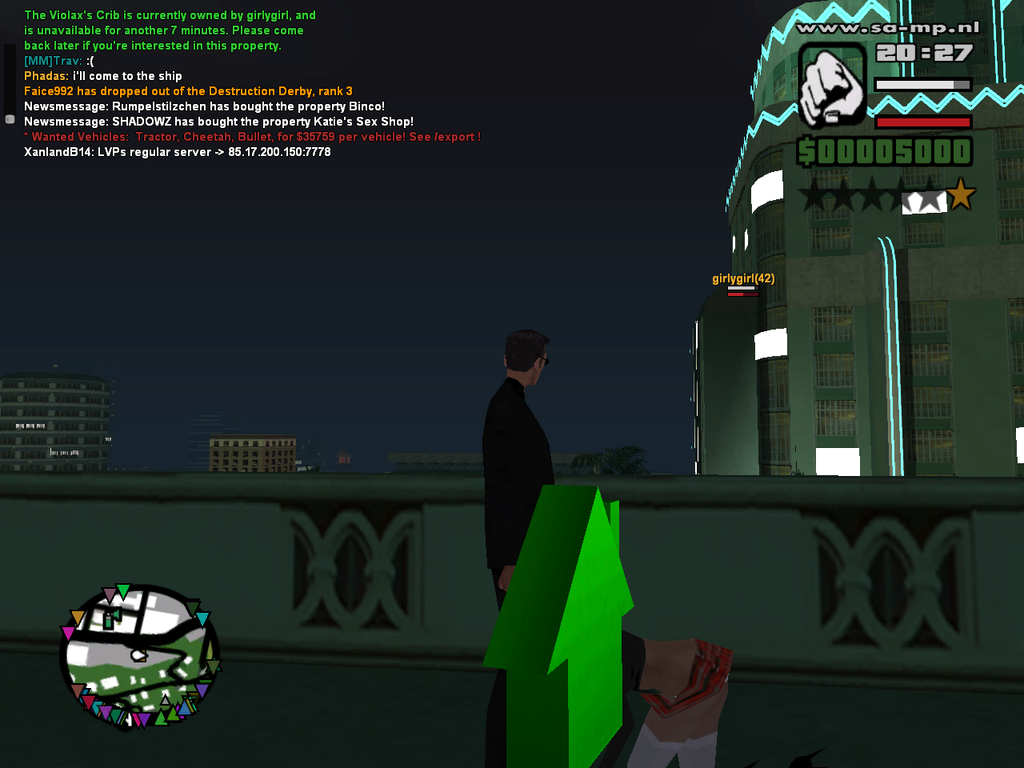Viewport: 1024px width, 768px height.
Task: Click the chat scrollbar handle
Action: tap(10, 118)
